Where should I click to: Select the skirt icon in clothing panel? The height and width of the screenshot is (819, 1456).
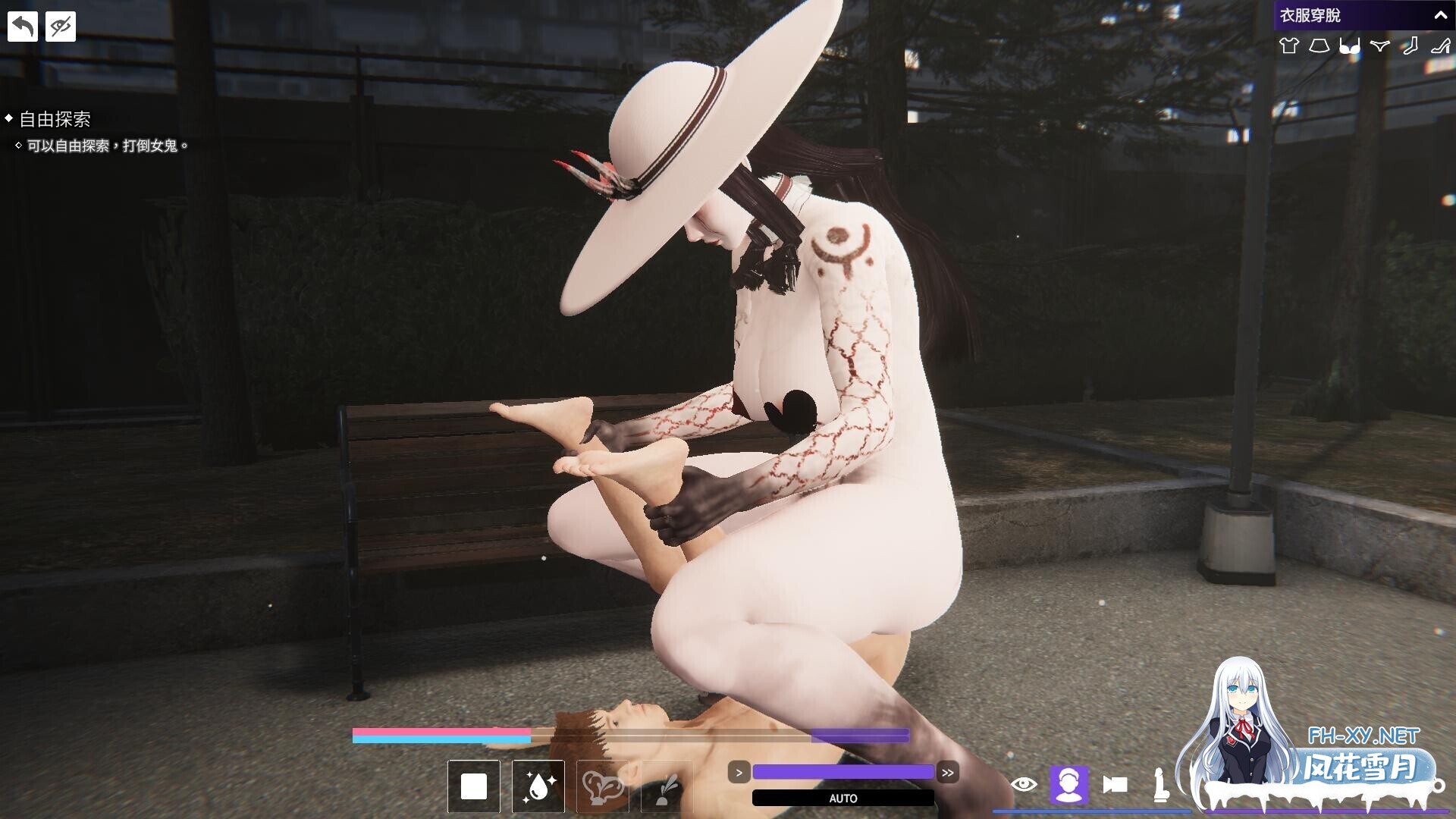click(1319, 47)
